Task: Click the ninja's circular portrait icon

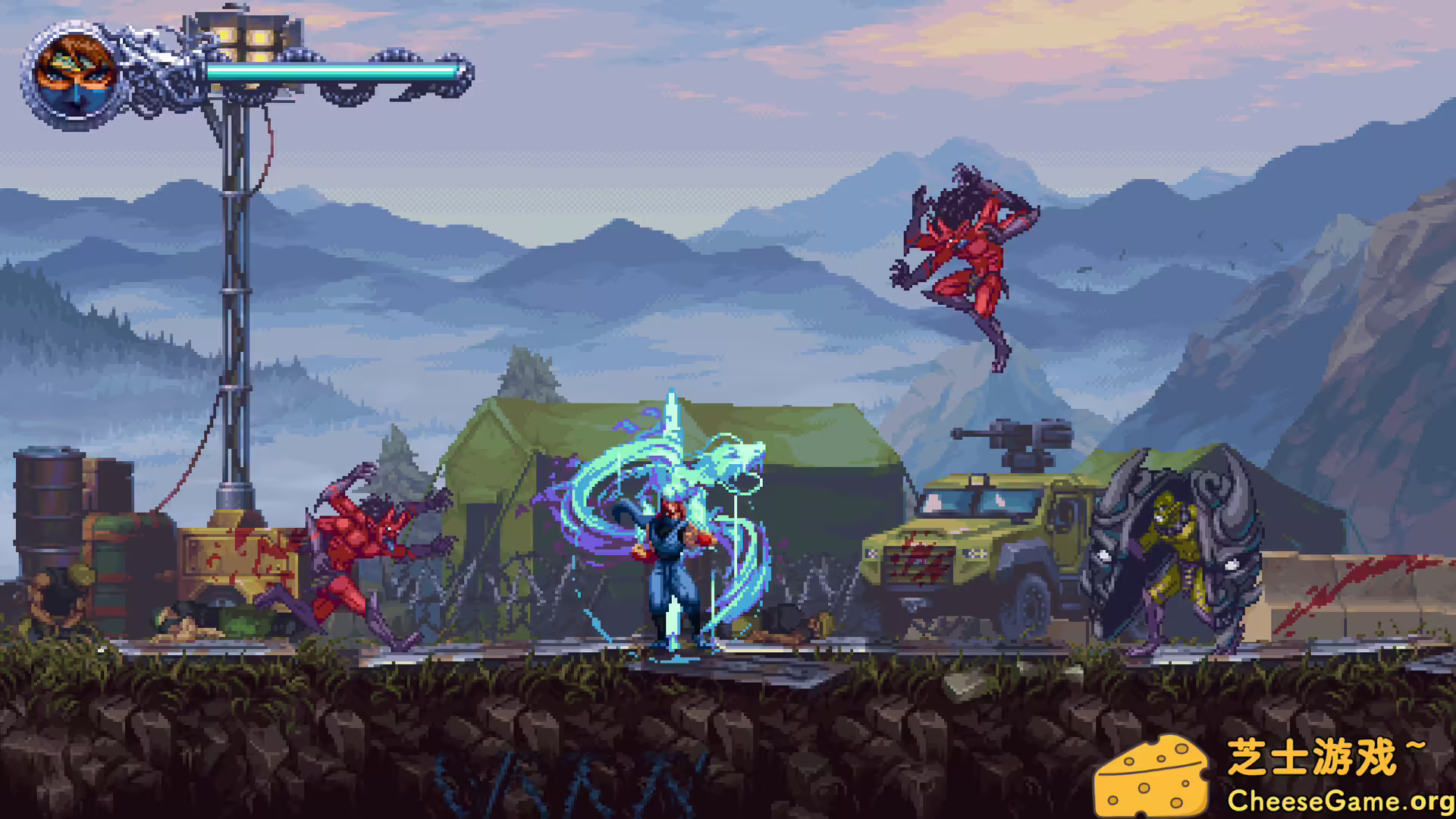Action: click(x=72, y=72)
